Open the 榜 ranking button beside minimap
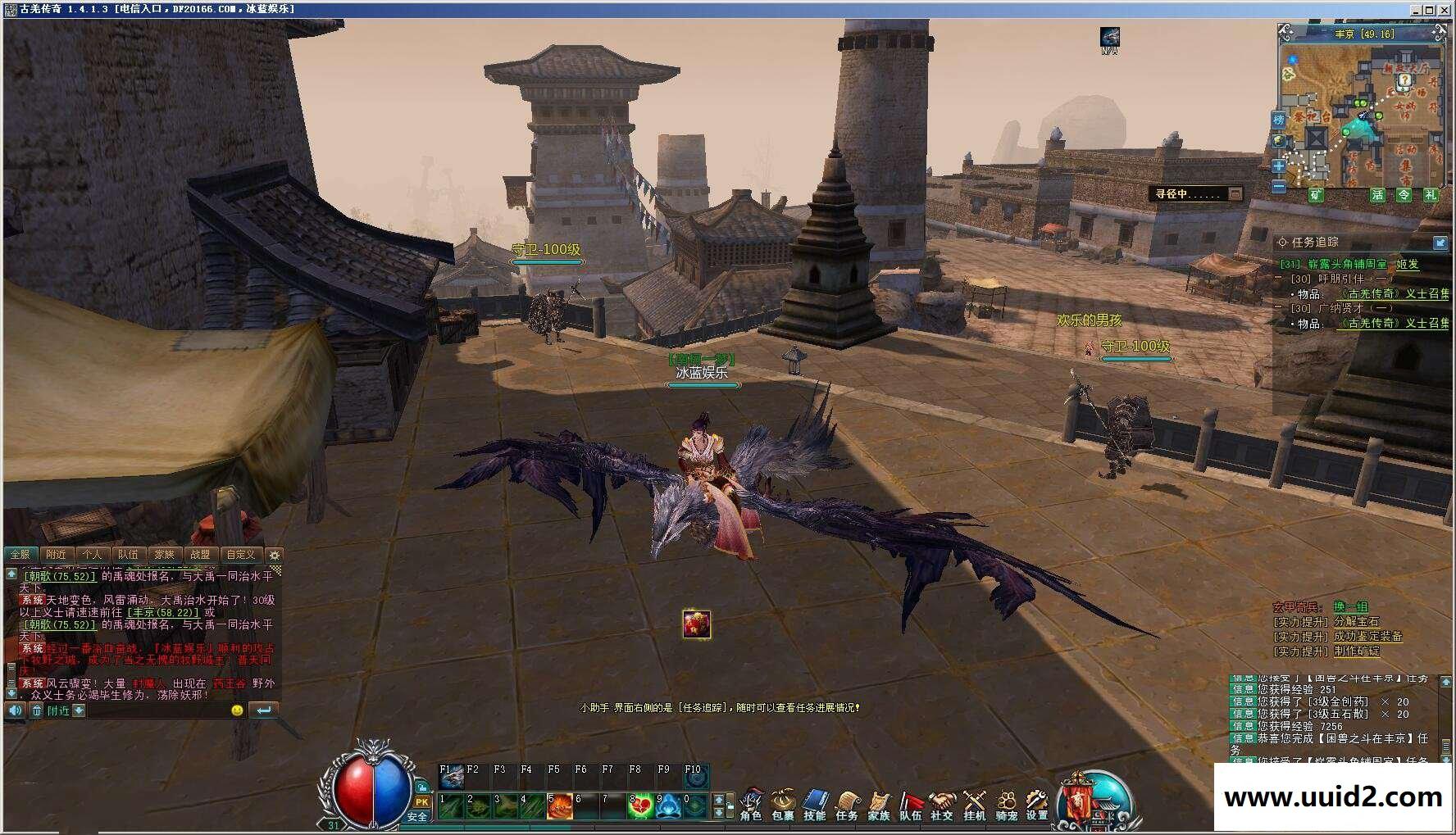The height and width of the screenshot is (835, 1456). [1279, 120]
